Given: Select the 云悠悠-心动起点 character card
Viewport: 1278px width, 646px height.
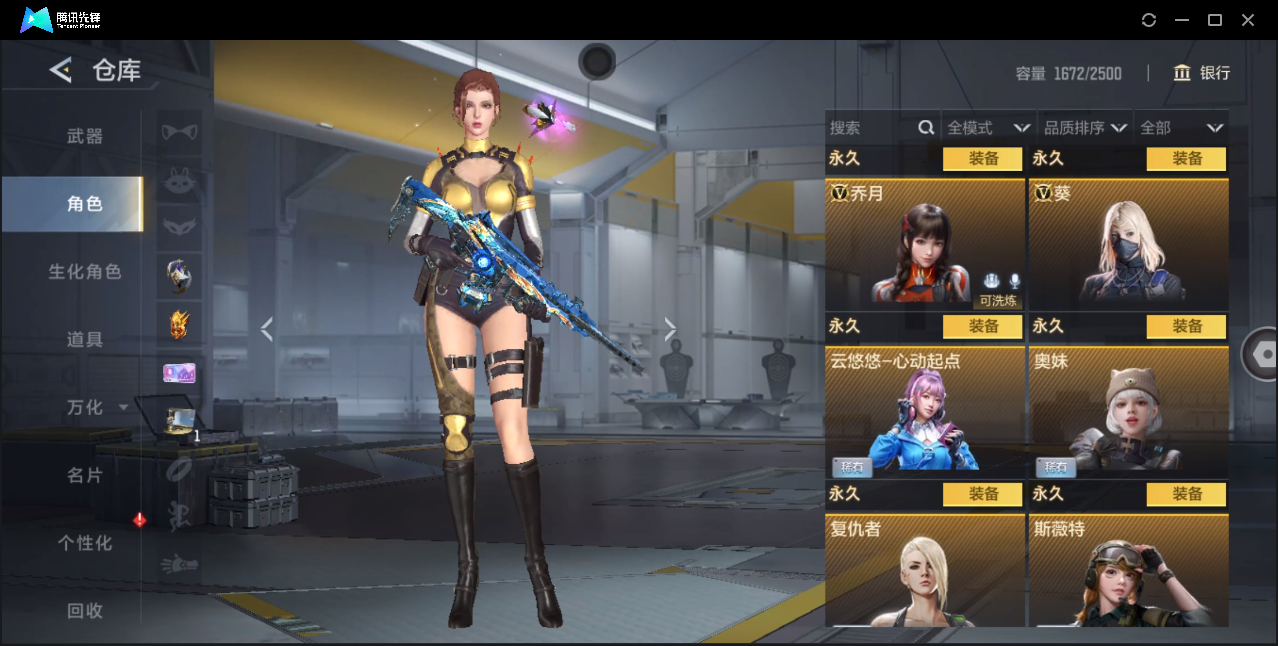Looking at the screenshot, I should click(925, 411).
